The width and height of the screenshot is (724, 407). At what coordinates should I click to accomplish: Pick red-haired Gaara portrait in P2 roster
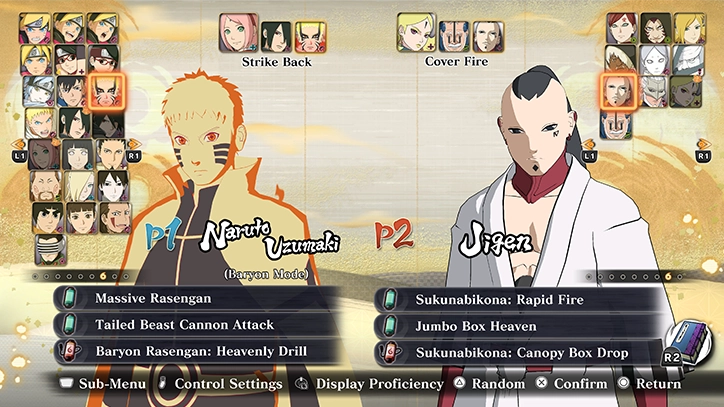coord(620,27)
